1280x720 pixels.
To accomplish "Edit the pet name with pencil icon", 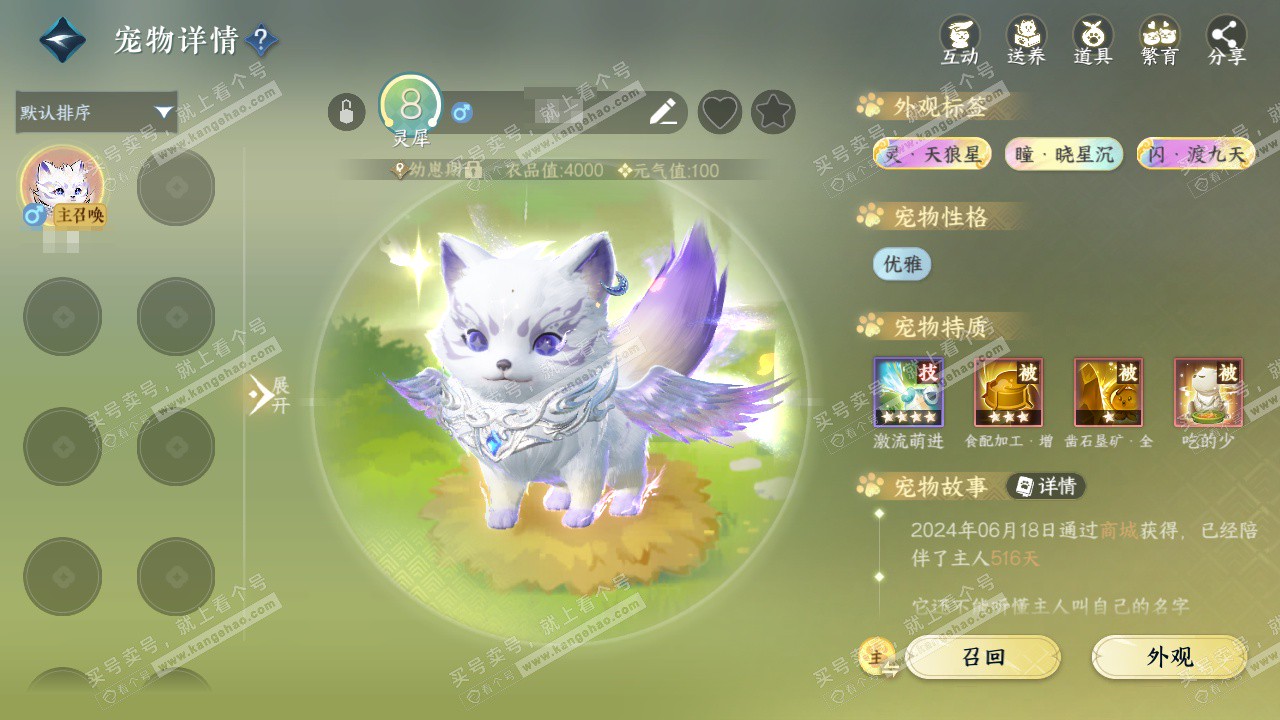I will click(663, 112).
